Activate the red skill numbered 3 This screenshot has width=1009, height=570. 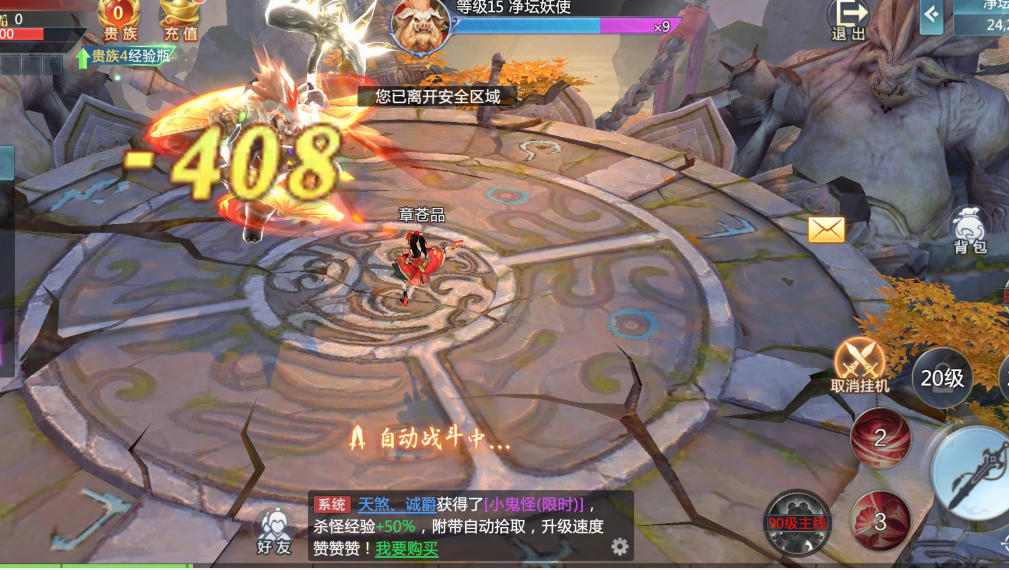tap(880, 521)
